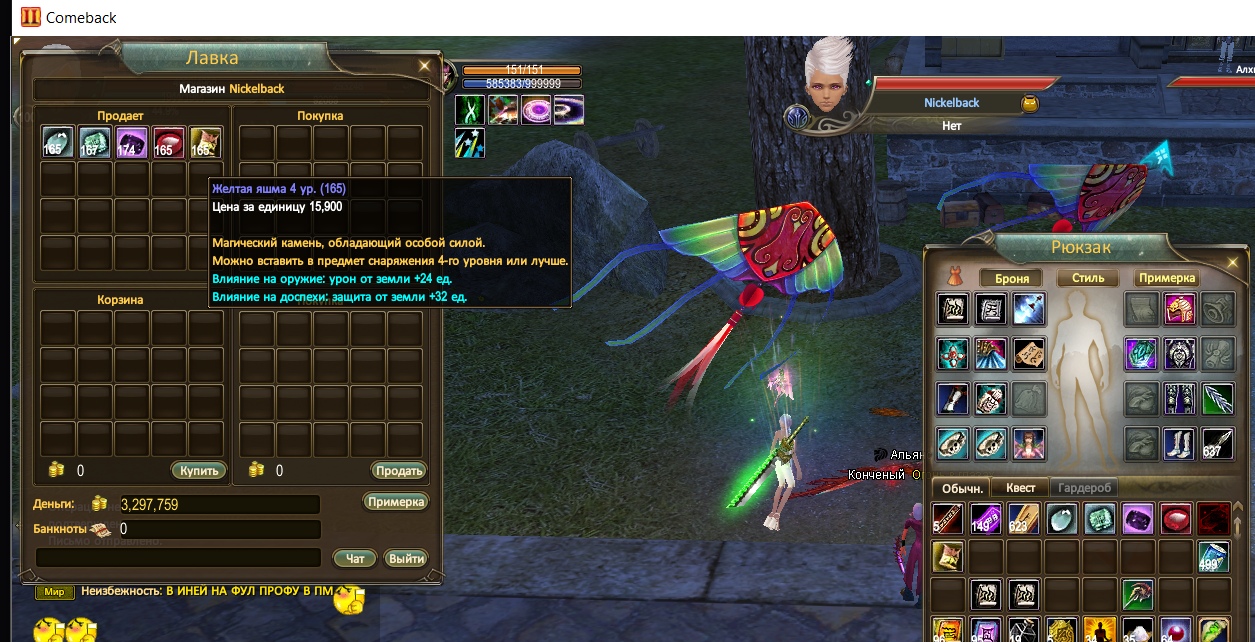Select the Мир chat channel button
Image resolution: width=1255 pixels, height=642 pixels.
[x=54, y=592]
